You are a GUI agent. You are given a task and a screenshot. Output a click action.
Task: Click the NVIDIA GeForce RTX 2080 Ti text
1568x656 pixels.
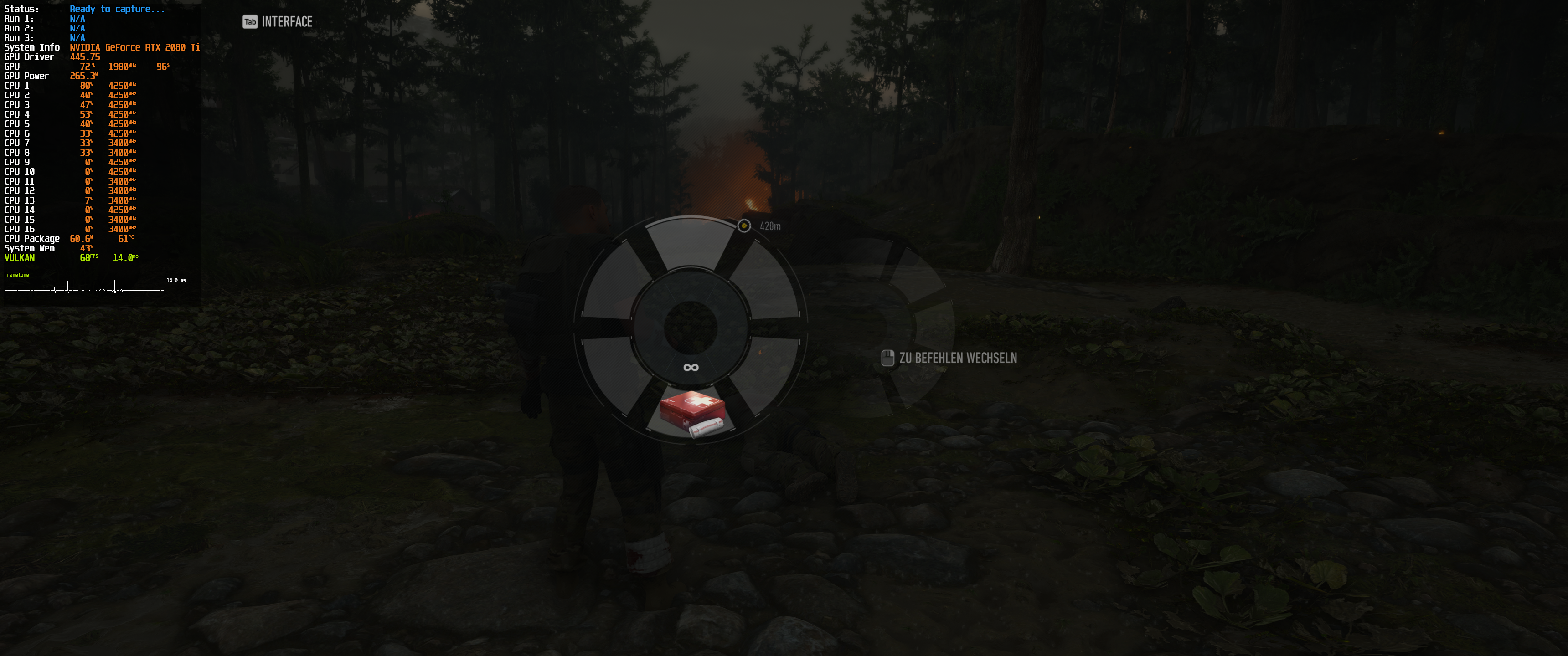tap(135, 47)
